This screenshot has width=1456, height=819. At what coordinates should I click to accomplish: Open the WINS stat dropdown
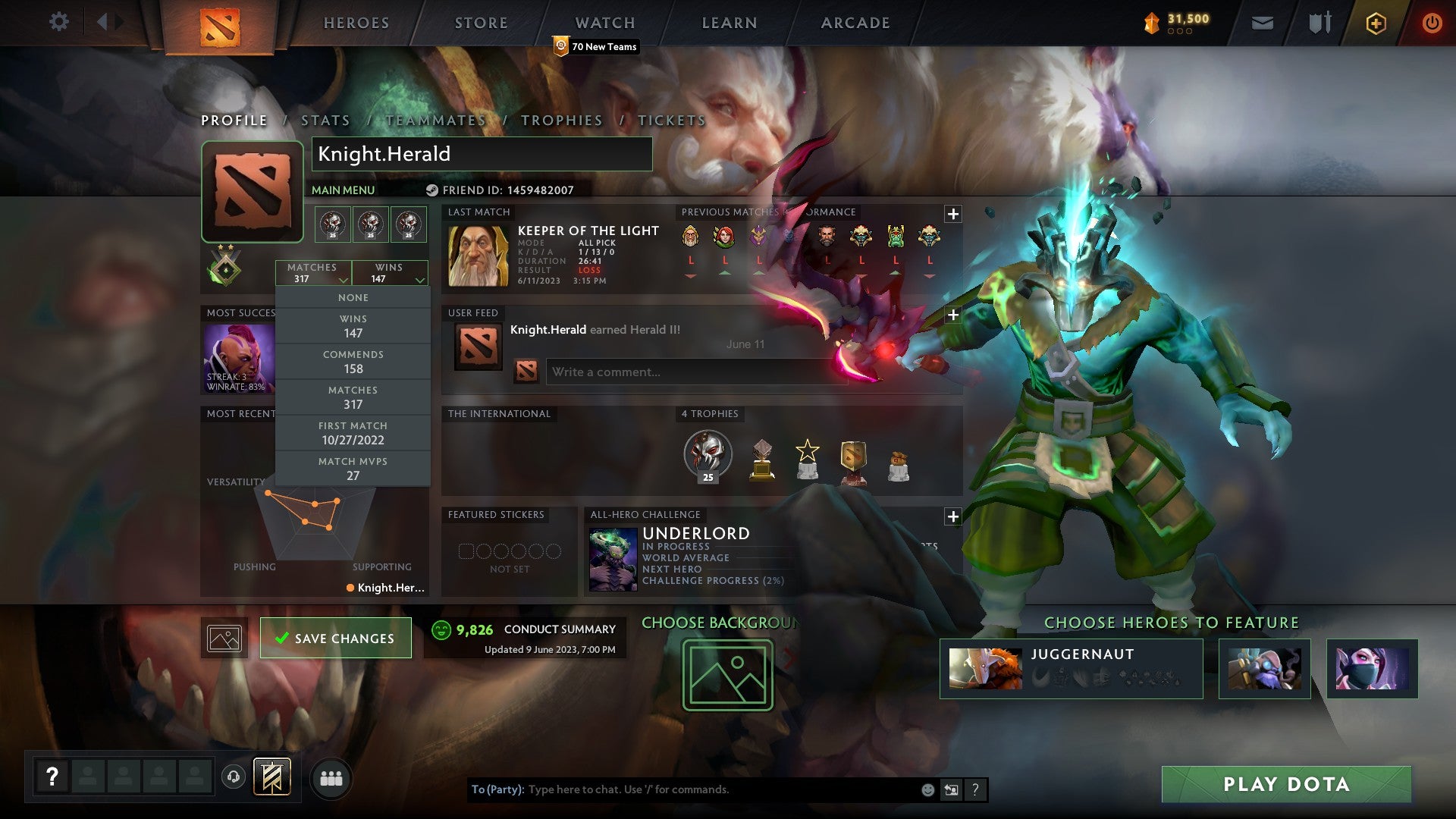pos(389,273)
